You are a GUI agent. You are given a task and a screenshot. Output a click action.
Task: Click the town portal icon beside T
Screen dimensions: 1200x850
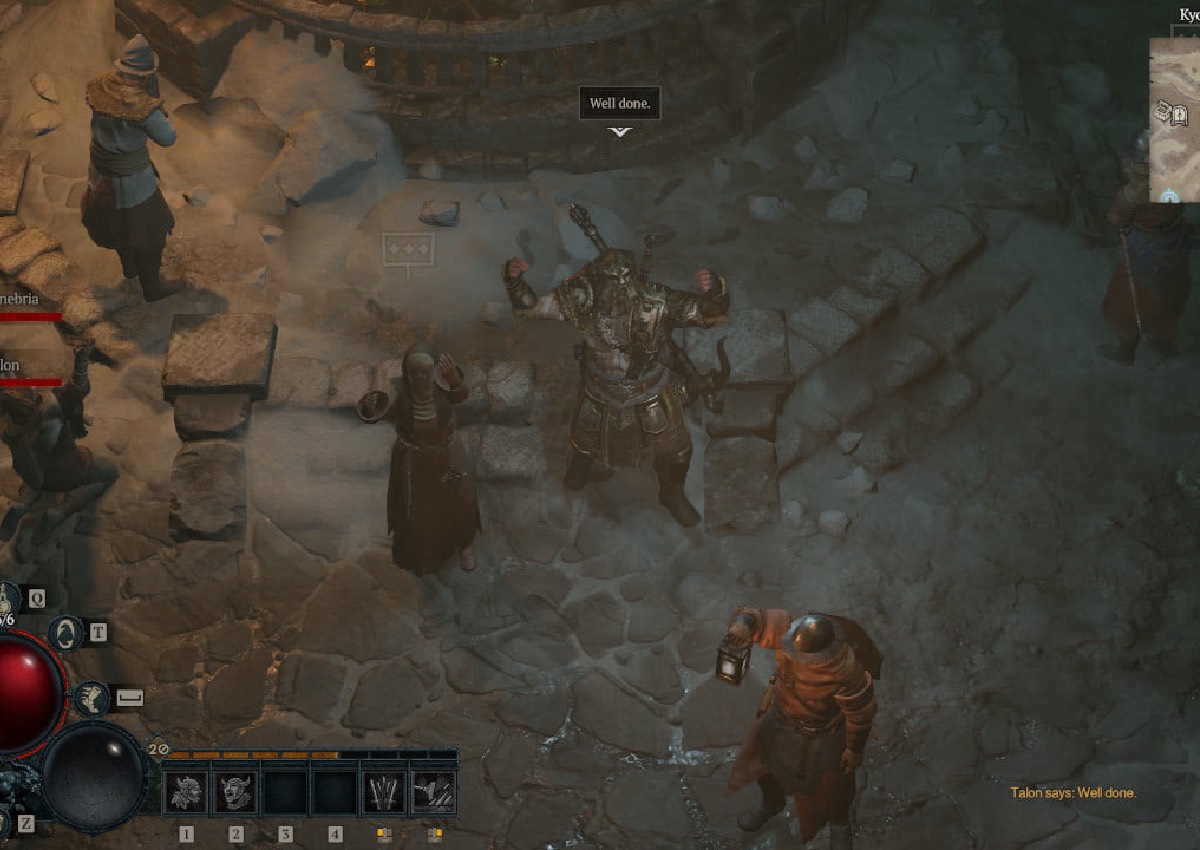(x=67, y=632)
